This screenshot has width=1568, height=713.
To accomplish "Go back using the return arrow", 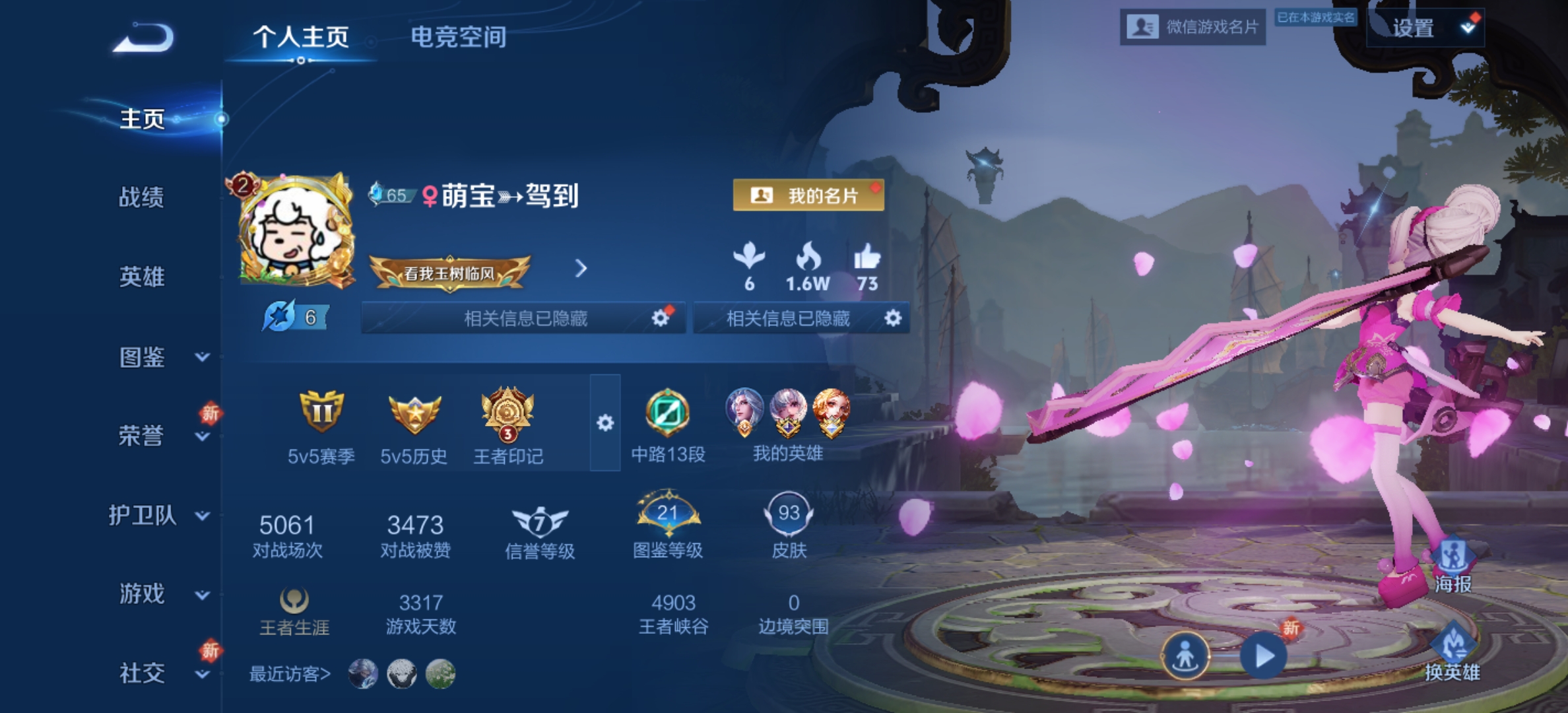I will click(x=144, y=38).
